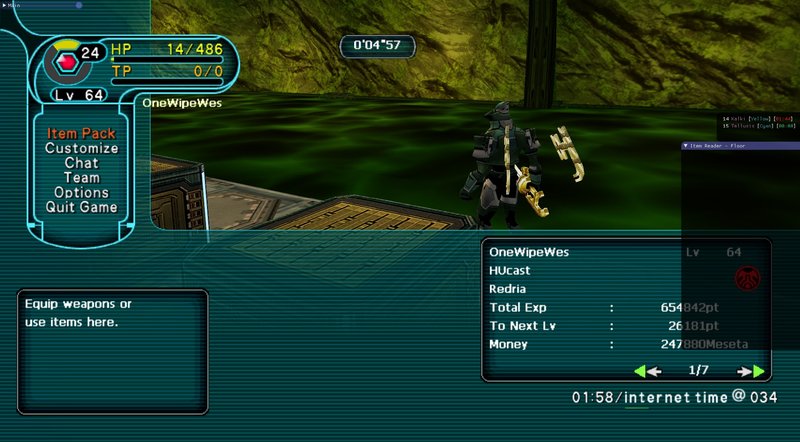
Task: Select the Customize menu entry
Action: coord(81,149)
